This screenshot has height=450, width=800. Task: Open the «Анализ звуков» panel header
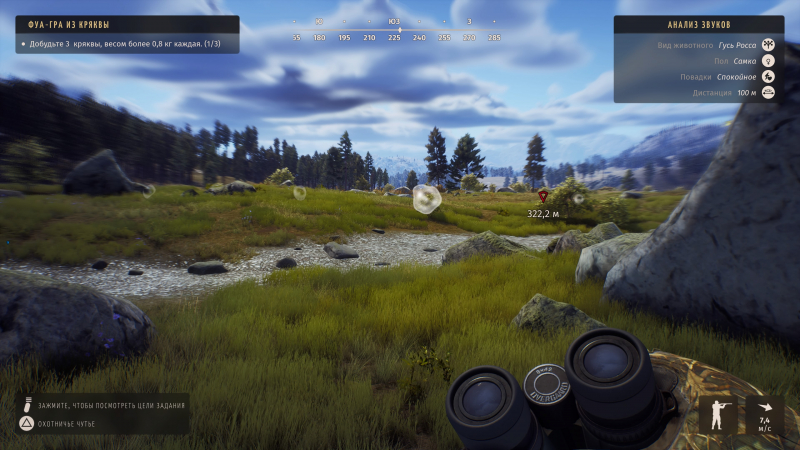pyautogui.click(x=698, y=24)
